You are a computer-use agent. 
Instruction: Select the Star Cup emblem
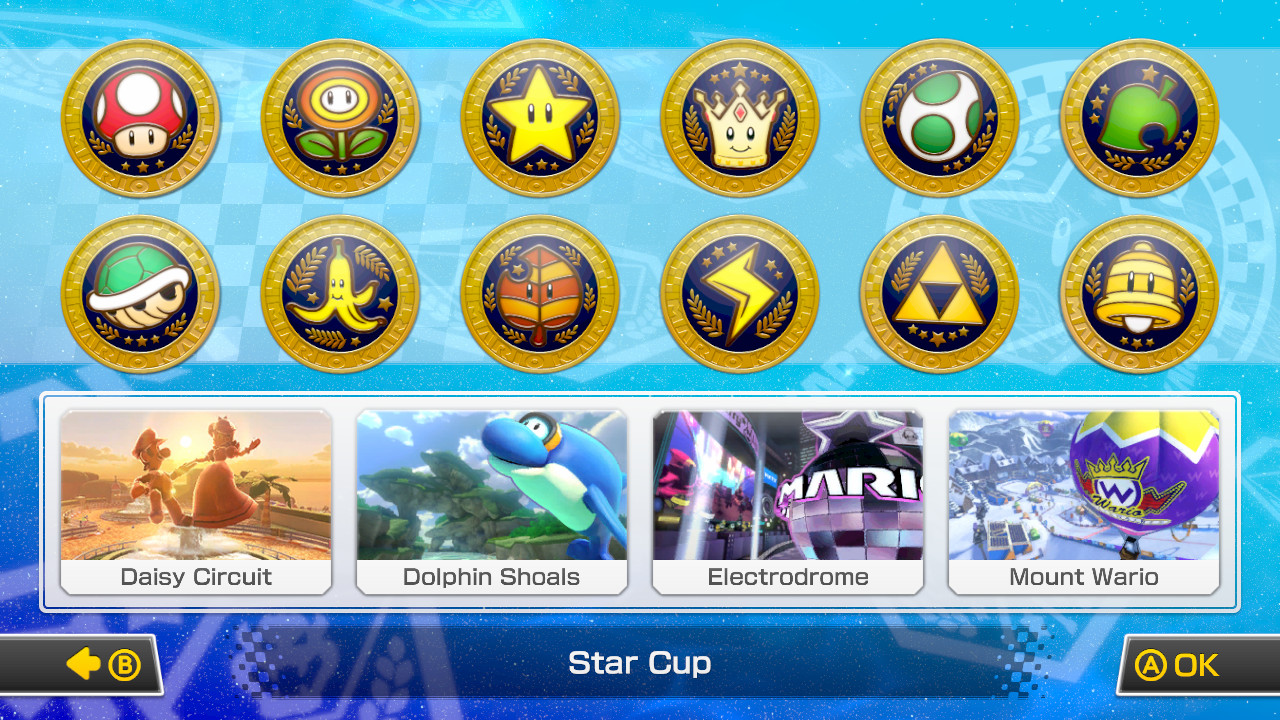coord(539,117)
